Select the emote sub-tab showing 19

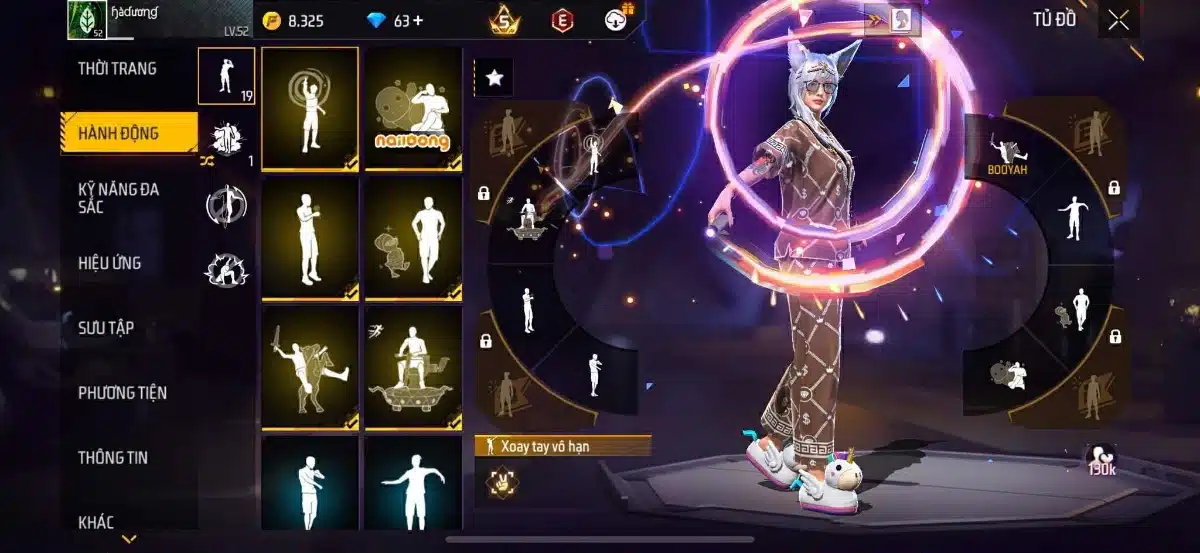click(225, 76)
